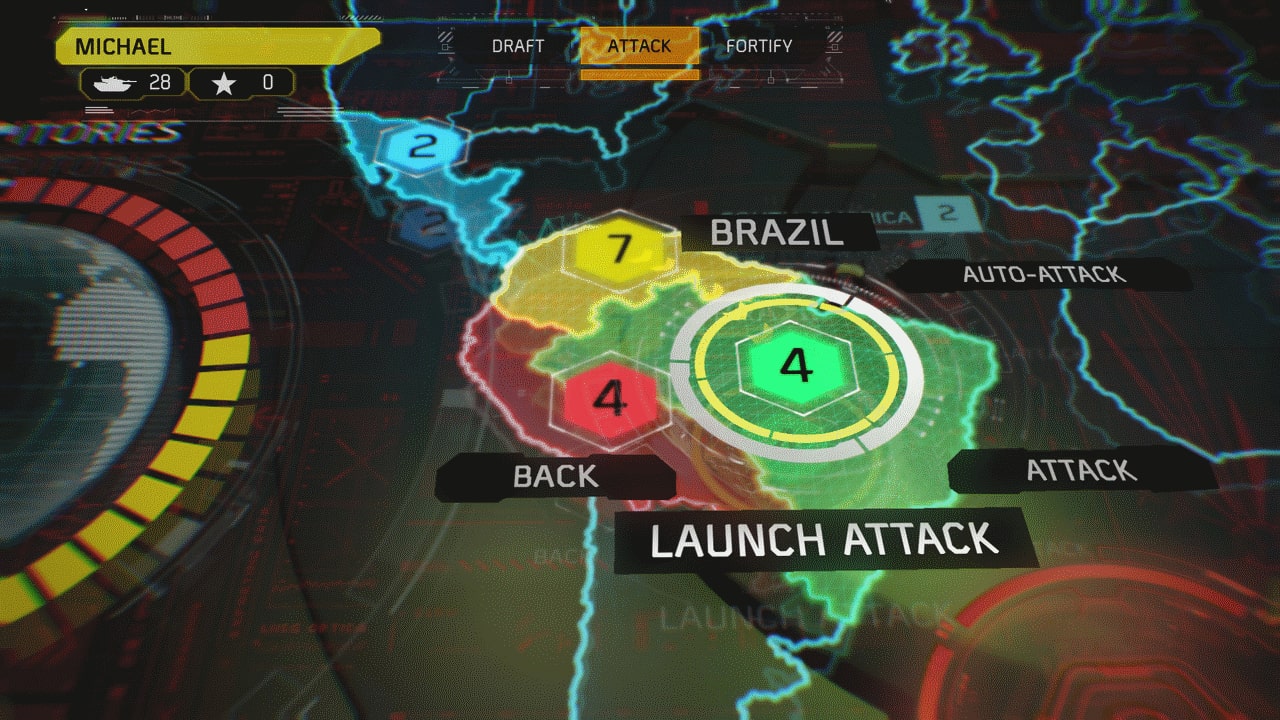Select the green 4-army hexagon in Brazil
Image resolution: width=1280 pixels, height=720 pixels.
tap(793, 370)
